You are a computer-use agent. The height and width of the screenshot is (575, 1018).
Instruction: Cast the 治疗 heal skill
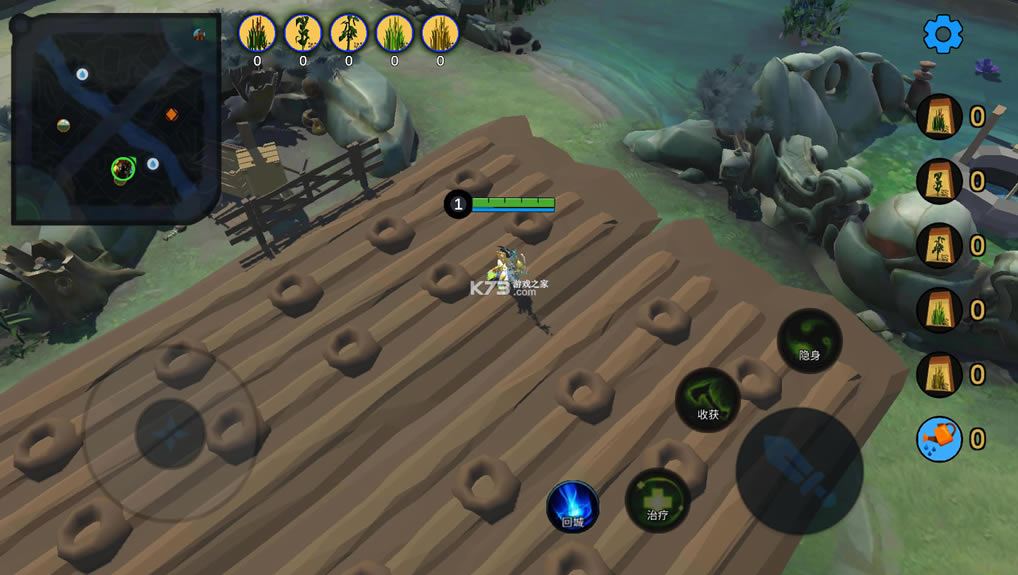click(x=657, y=500)
